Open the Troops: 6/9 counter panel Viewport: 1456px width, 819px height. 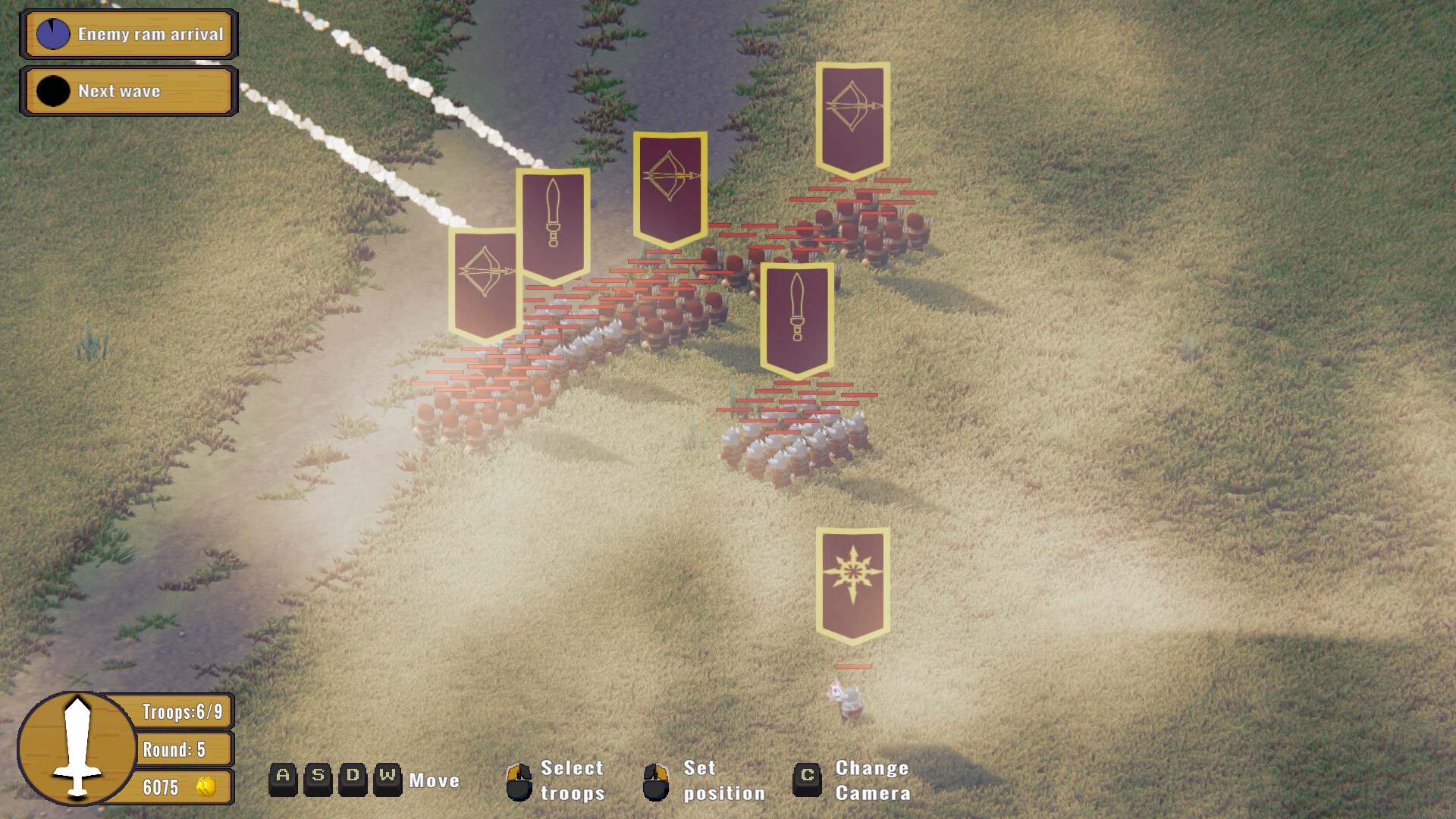tap(182, 711)
